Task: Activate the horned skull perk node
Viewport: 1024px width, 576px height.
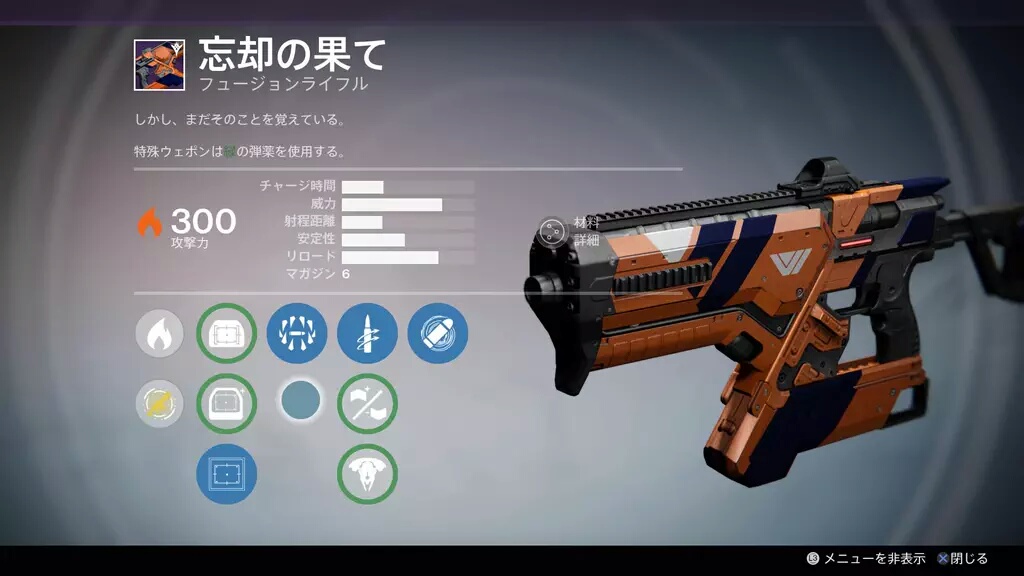Action: [x=367, y=474]
